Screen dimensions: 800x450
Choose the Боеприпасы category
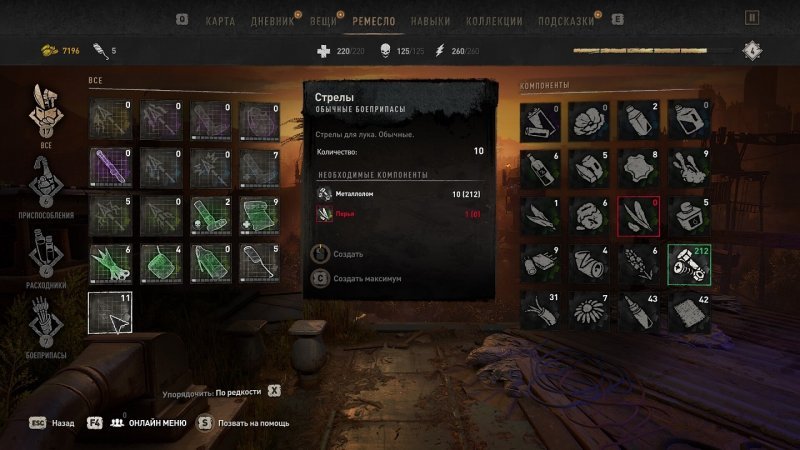44,328
